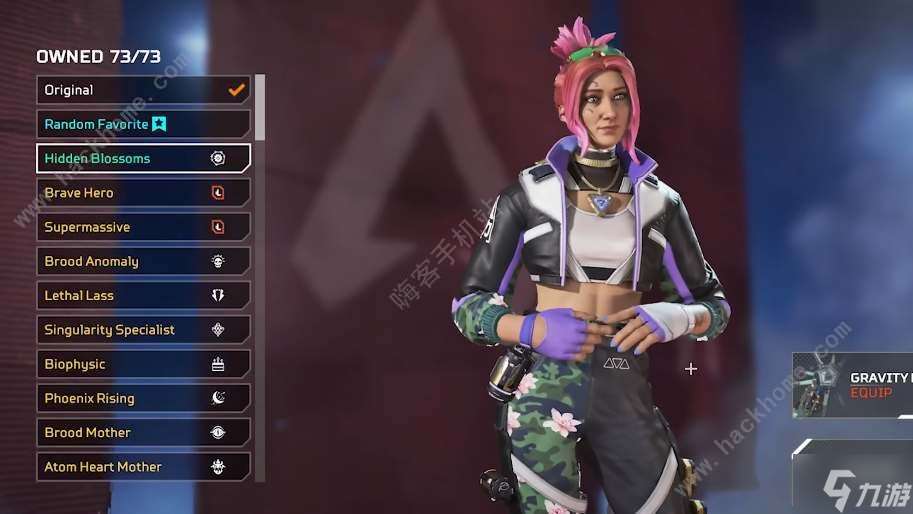Pick the Brave Hero skin

pyautogui.click(x=143, y=193)
